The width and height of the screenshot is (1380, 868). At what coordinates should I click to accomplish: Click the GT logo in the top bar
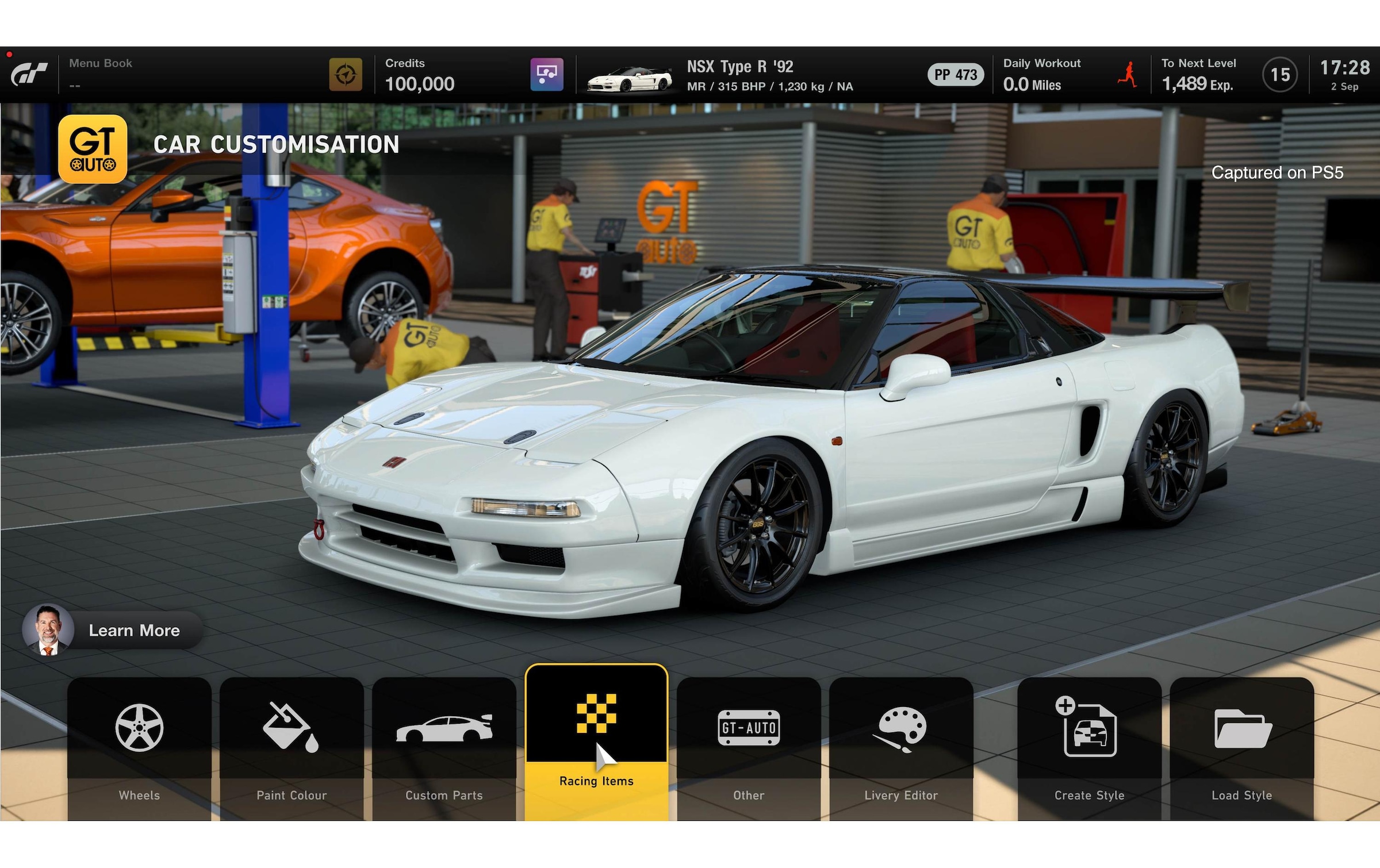[x=29, y=75]
